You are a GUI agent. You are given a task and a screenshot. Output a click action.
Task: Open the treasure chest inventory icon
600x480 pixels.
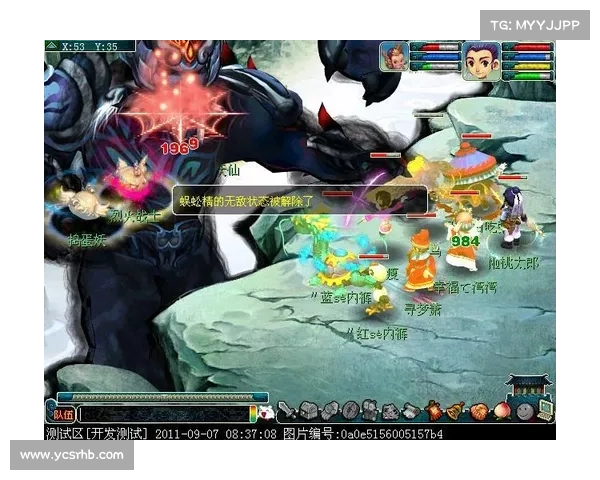click(x=309, y=410)
